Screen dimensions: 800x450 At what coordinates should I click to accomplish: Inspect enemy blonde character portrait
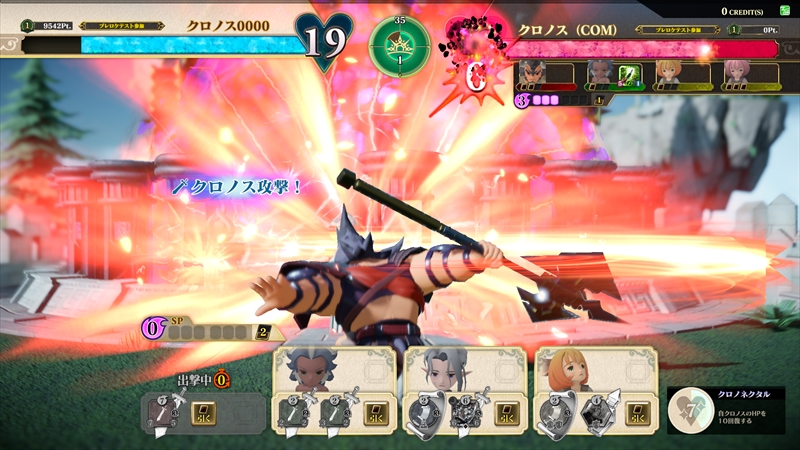667,71
